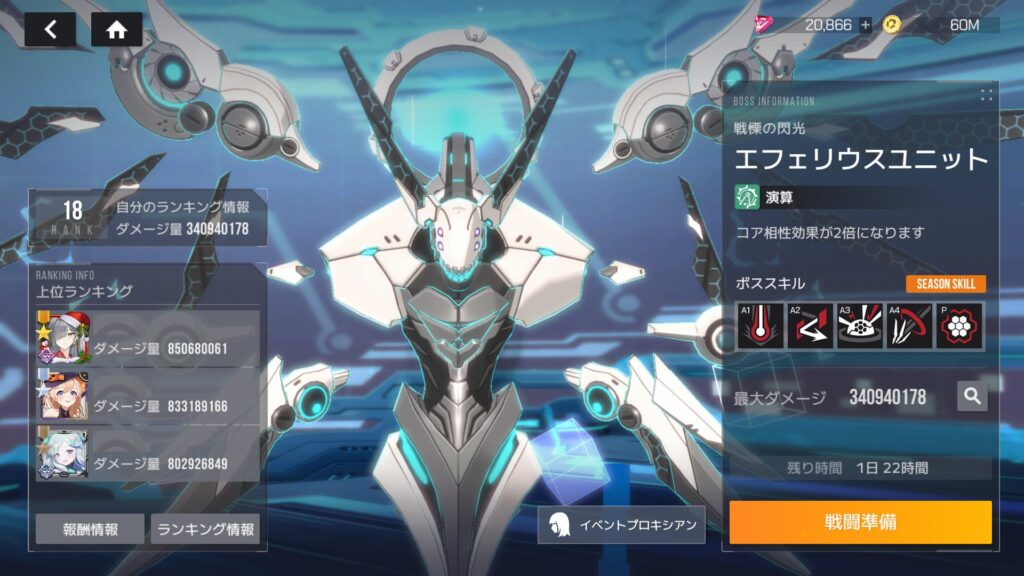1024x576 pixels.
Task: View boss skill A1 thermometer icon
Action: click(759, 326)
